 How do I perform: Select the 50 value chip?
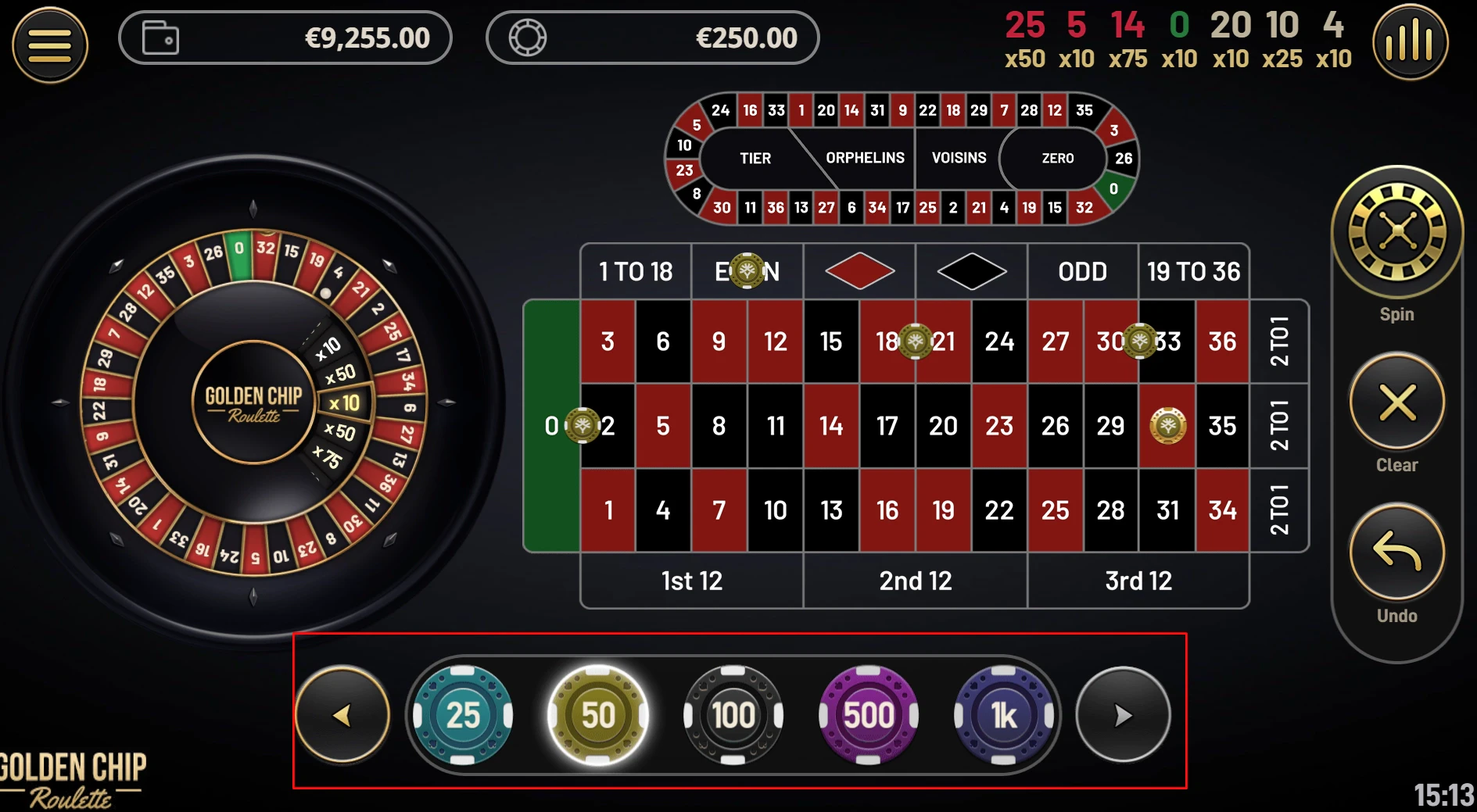[x=597, y=714]
